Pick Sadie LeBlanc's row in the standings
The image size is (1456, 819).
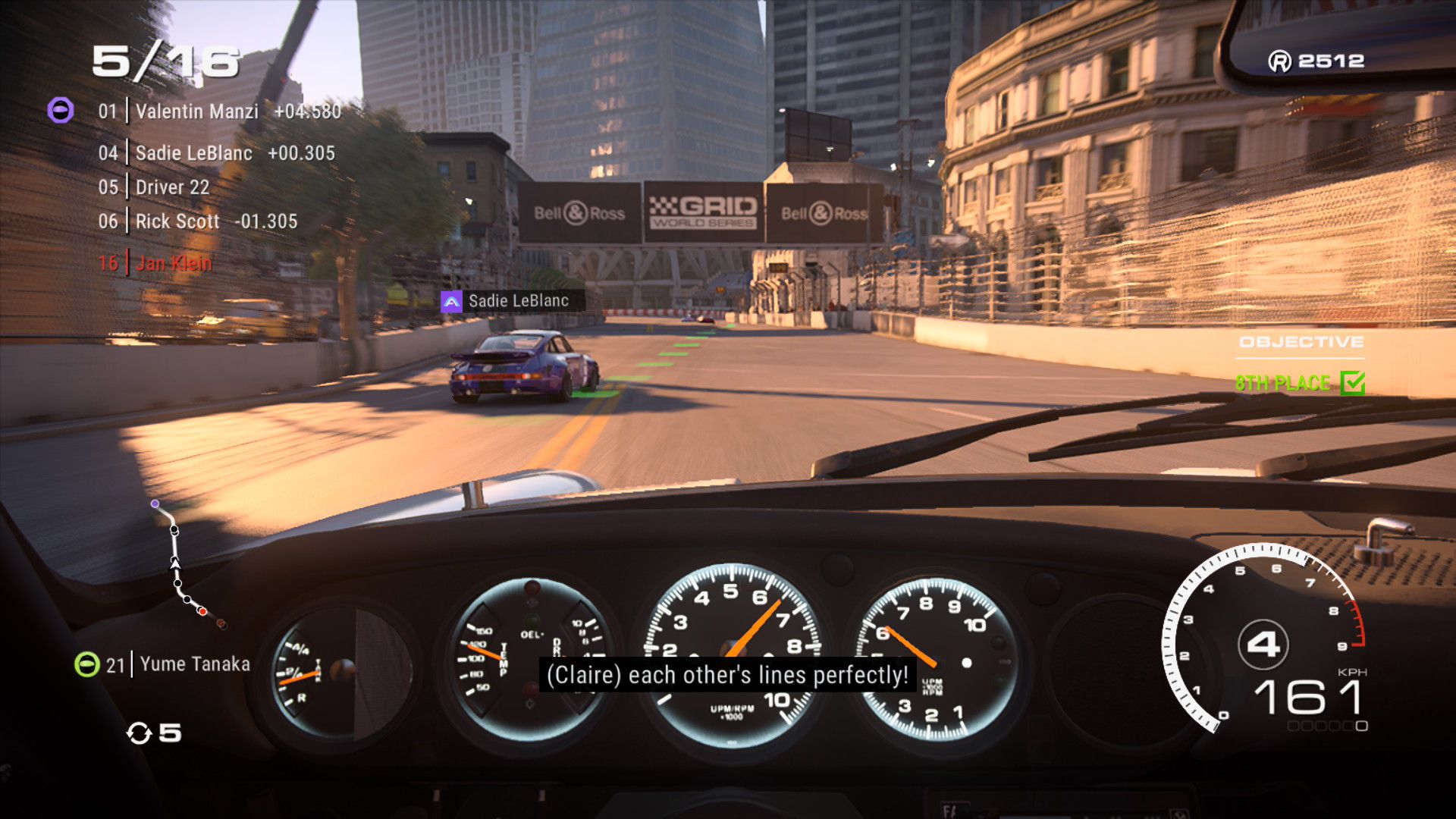pos(216,153)
